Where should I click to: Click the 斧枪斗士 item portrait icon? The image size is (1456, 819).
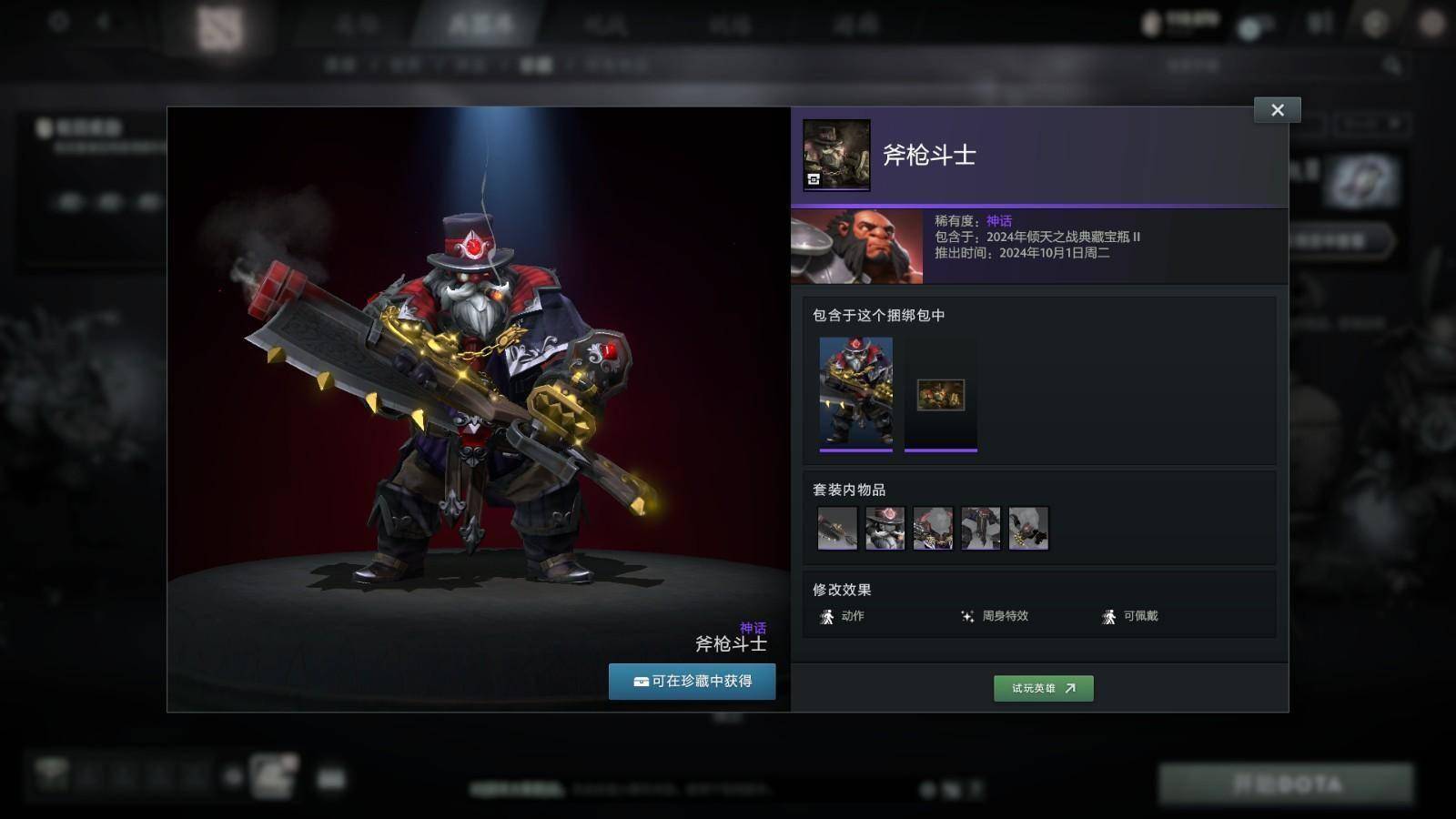836,155
